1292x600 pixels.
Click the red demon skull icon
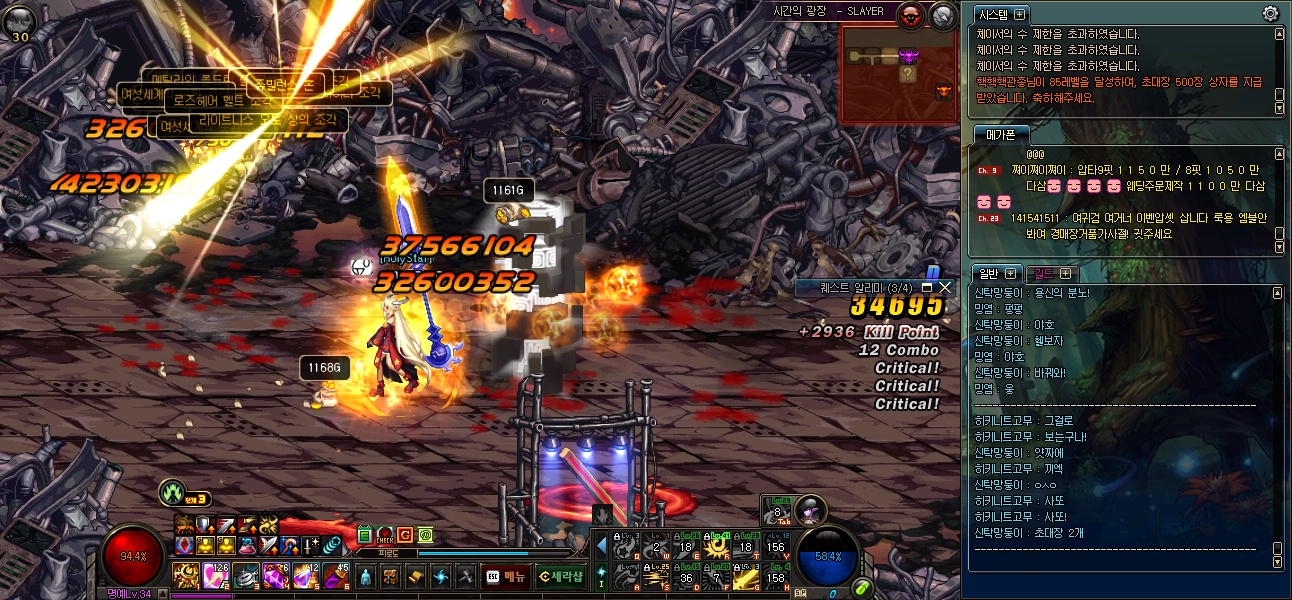(x=911, y=15)
